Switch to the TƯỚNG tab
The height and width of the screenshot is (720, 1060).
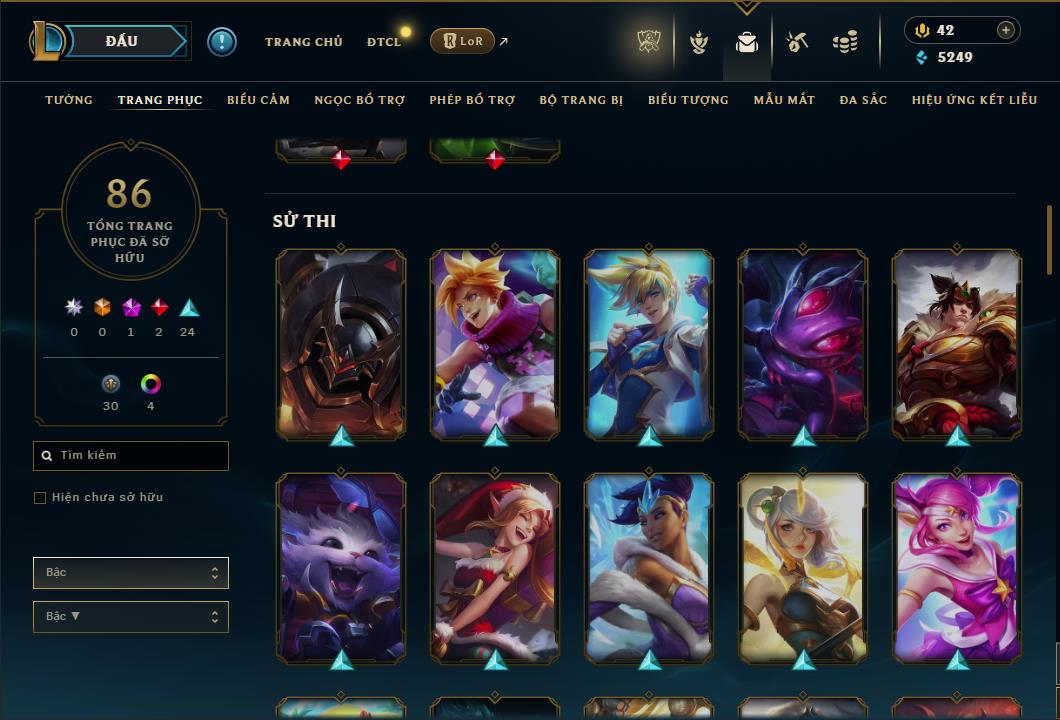69,100
